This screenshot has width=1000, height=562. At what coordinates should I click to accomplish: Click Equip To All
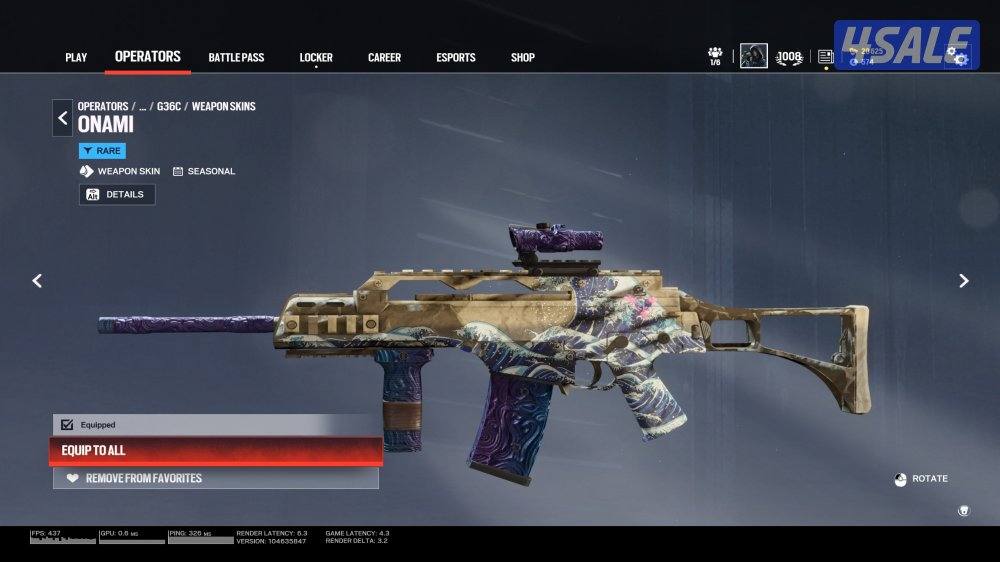[216, 450]
